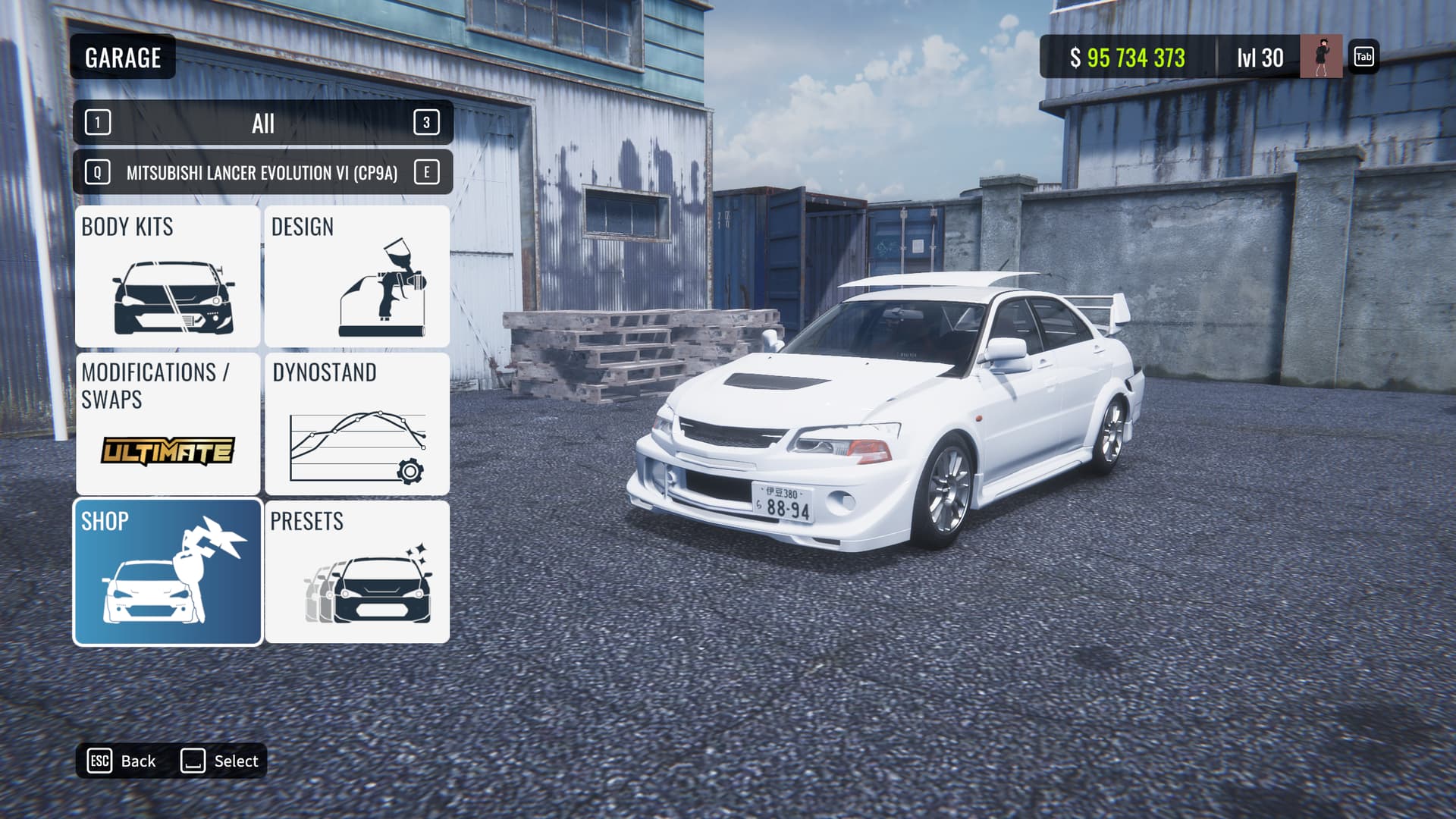Image resolution: width=1456 pixels, height=819 pixels.
Task: Open the Dynostand tile
Action: point(356,423)
